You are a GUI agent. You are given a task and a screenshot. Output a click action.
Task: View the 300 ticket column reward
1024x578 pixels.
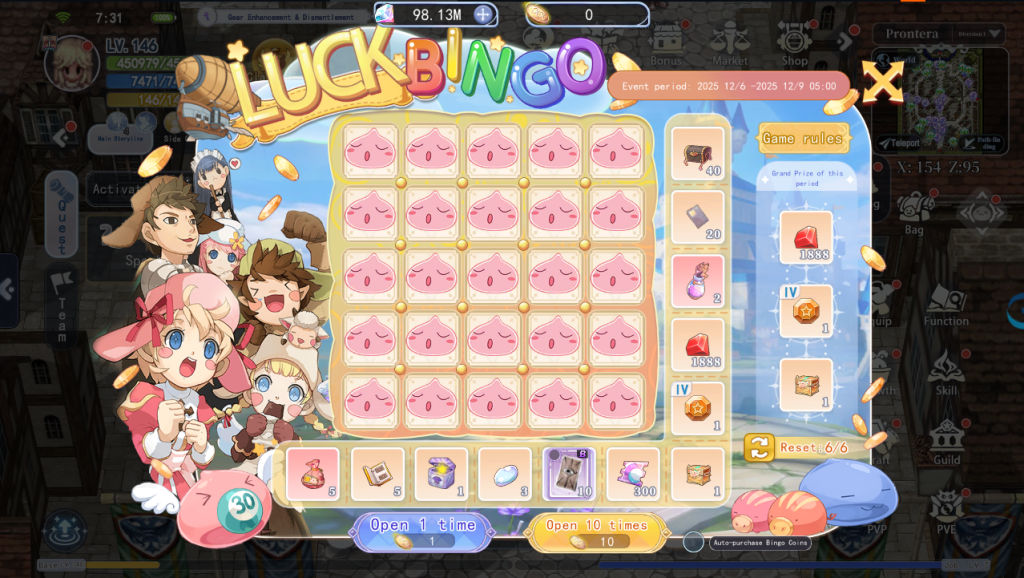pos(633,474)
